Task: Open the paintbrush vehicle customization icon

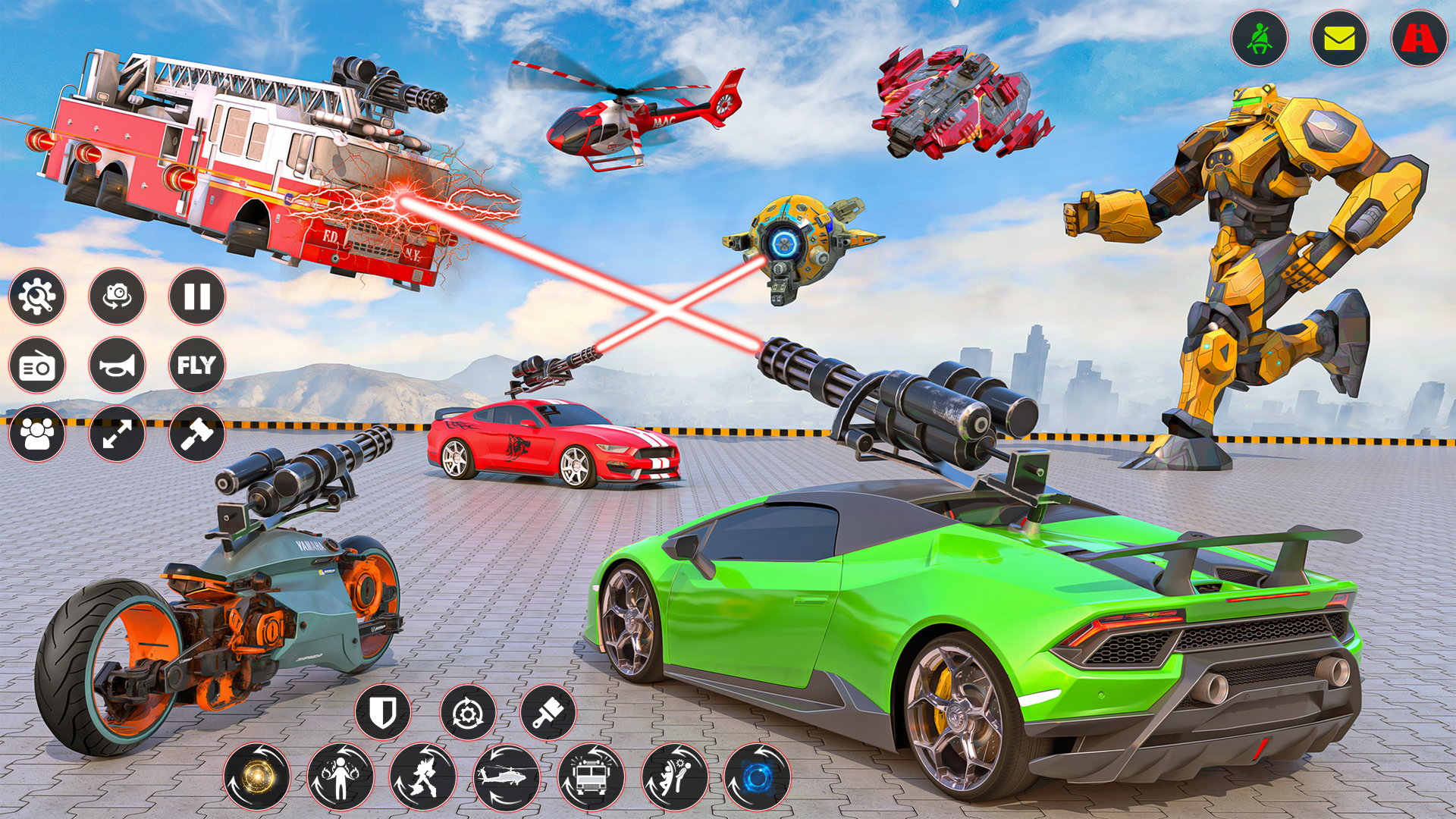Action: [x=550, y=713]
